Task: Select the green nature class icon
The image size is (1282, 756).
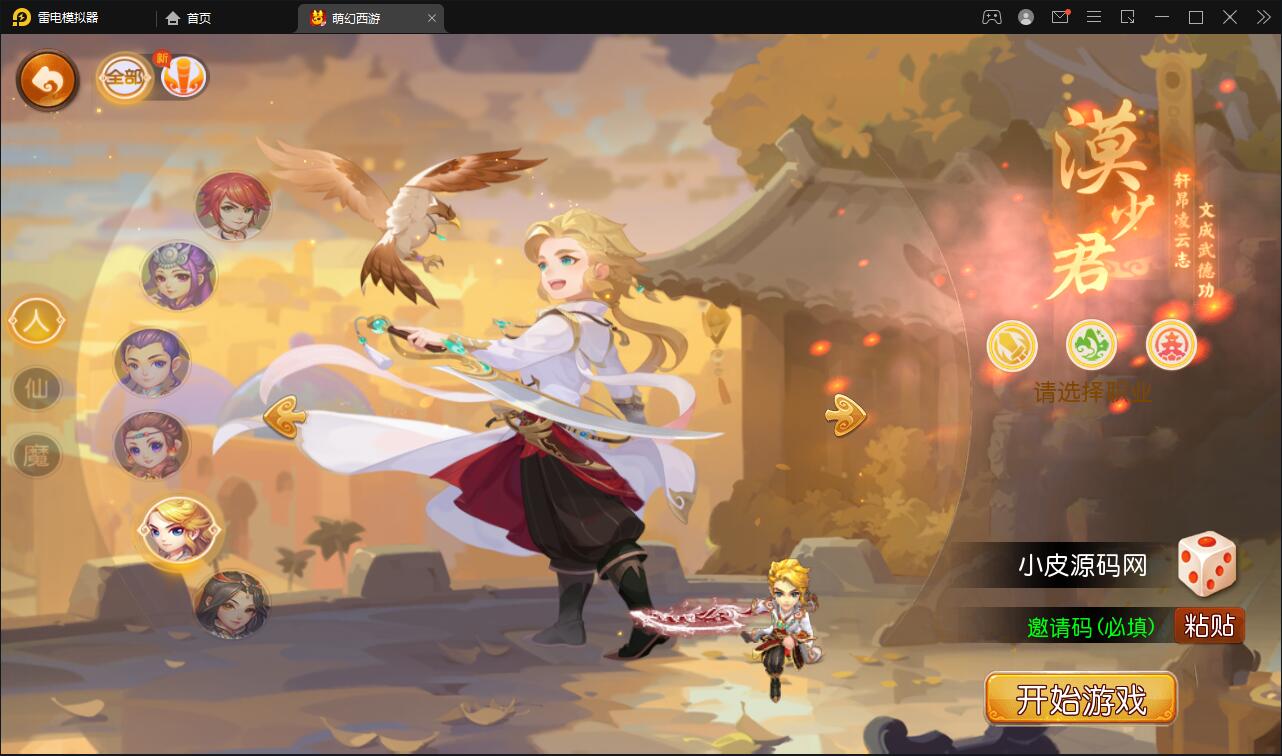Action: pyautogui.click(x=1091, y=344)
